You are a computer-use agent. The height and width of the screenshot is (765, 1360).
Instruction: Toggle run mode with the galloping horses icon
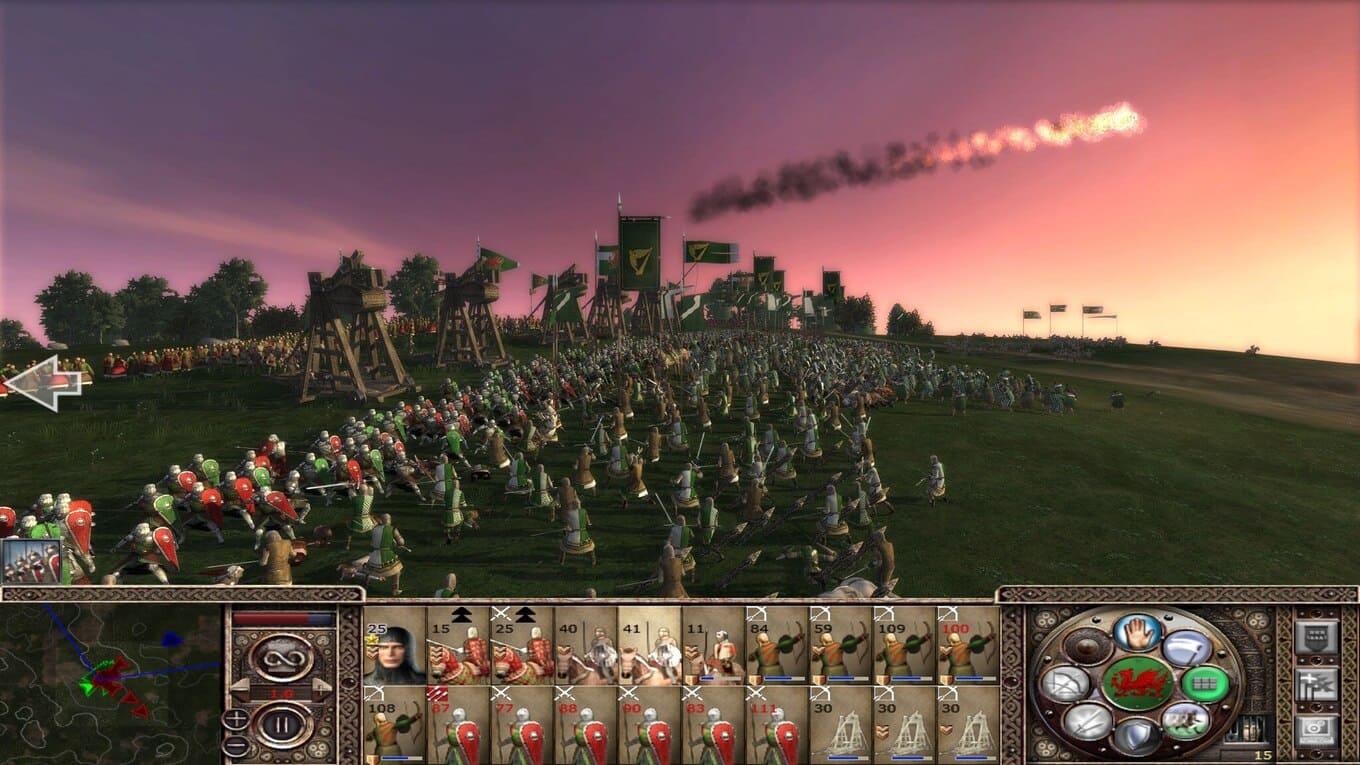click(1185, 720)
